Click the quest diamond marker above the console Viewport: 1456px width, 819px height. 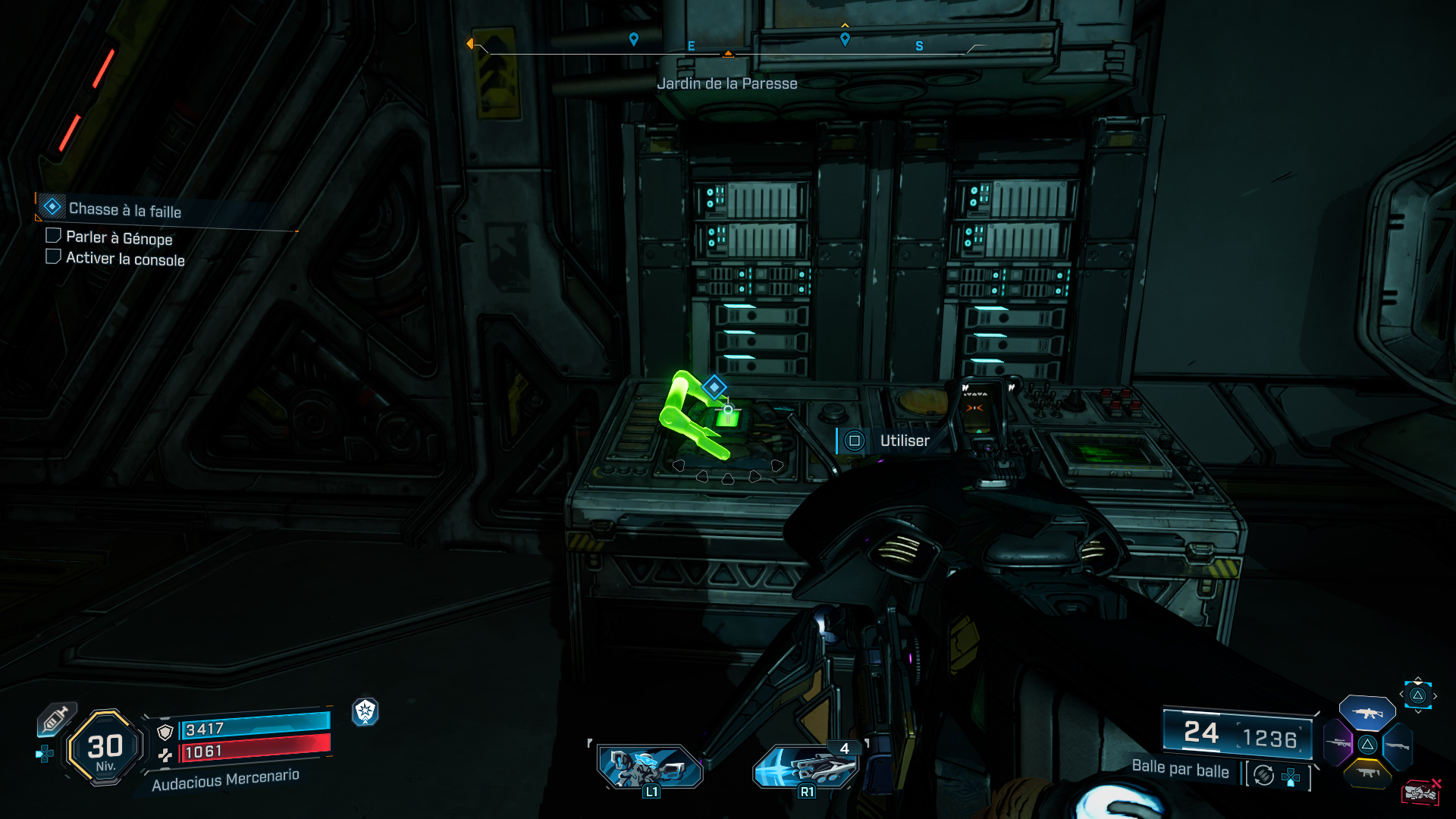[x=714, y=387]
